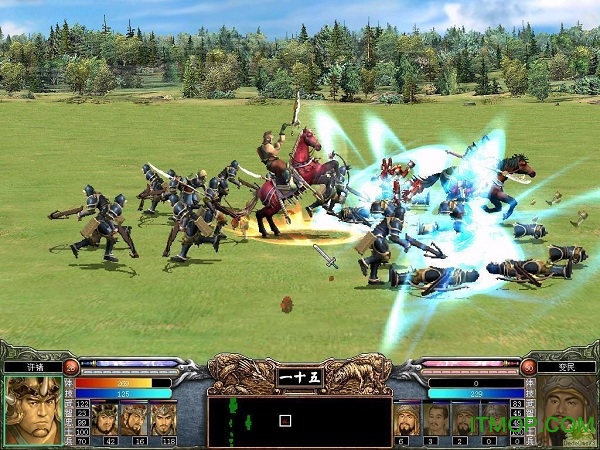Select the enemy officer portrait with 3 troops
Viewport: 600px width, 450px height.
pyautogui.click(x=435, y=418)
